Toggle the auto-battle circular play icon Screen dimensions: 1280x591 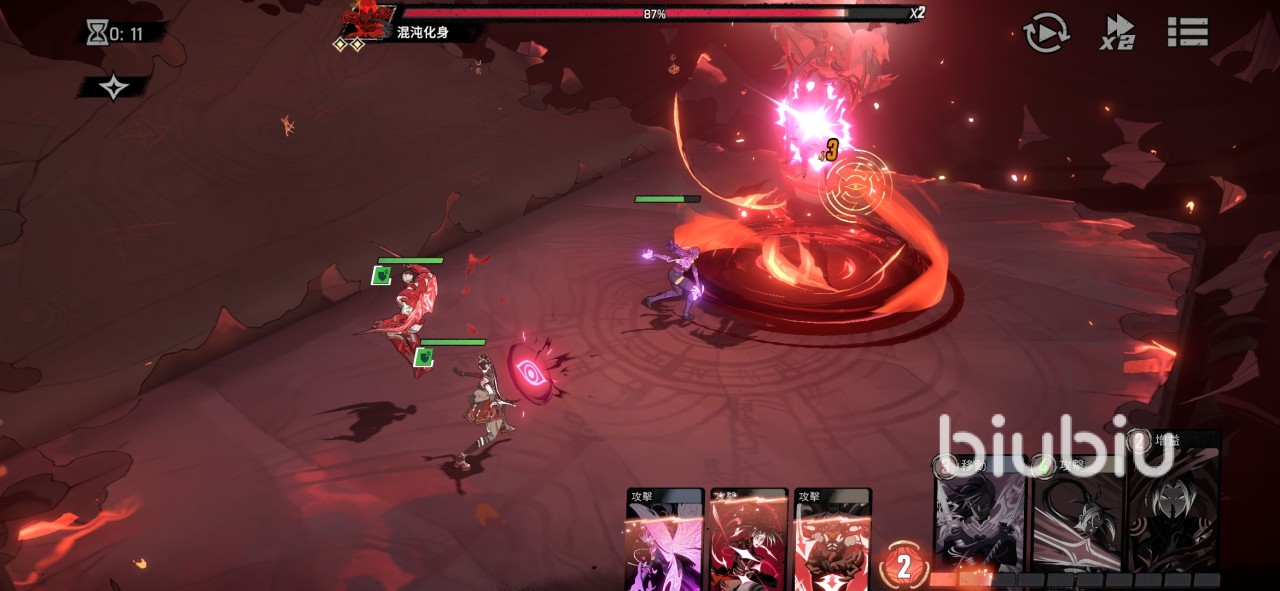click(1047, 33)
